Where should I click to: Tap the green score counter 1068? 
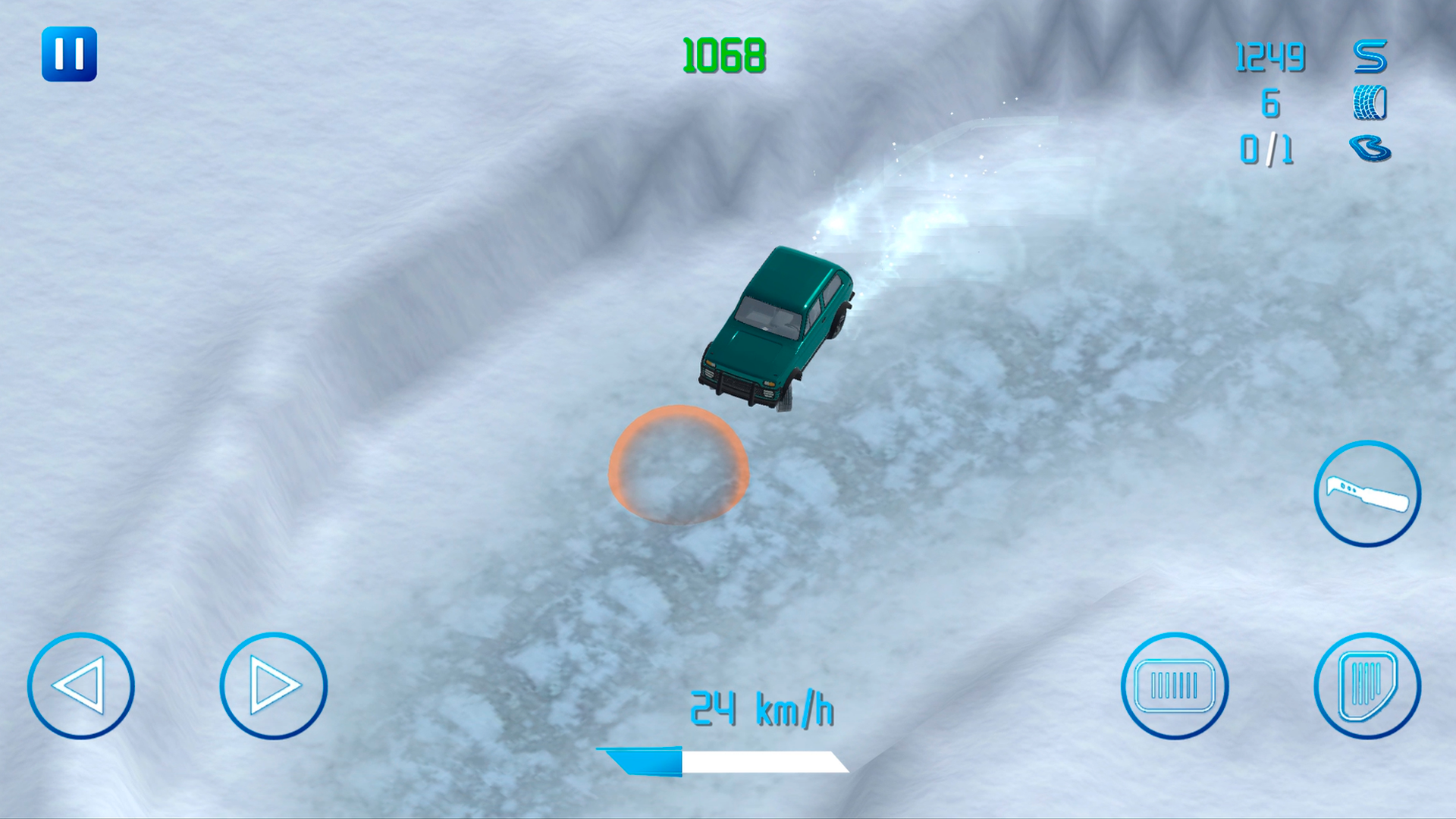[722, 55]
